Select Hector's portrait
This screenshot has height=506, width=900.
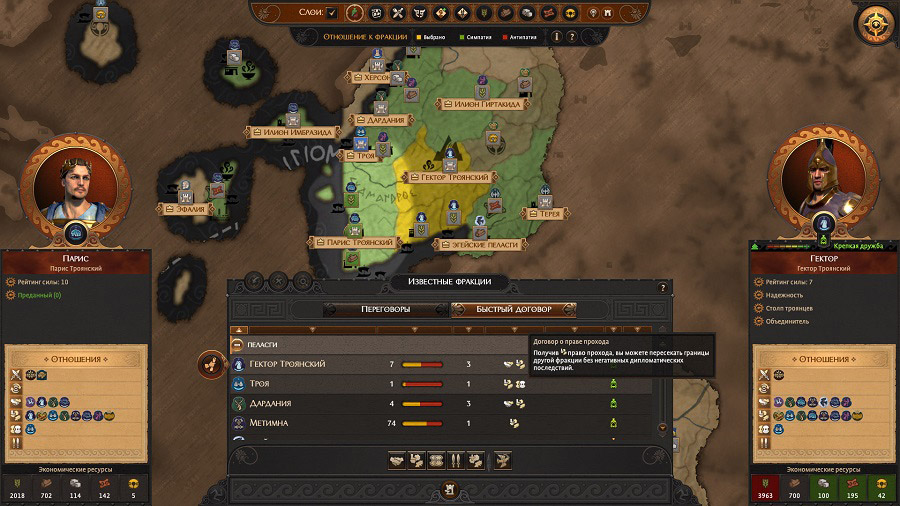point(823,183)
